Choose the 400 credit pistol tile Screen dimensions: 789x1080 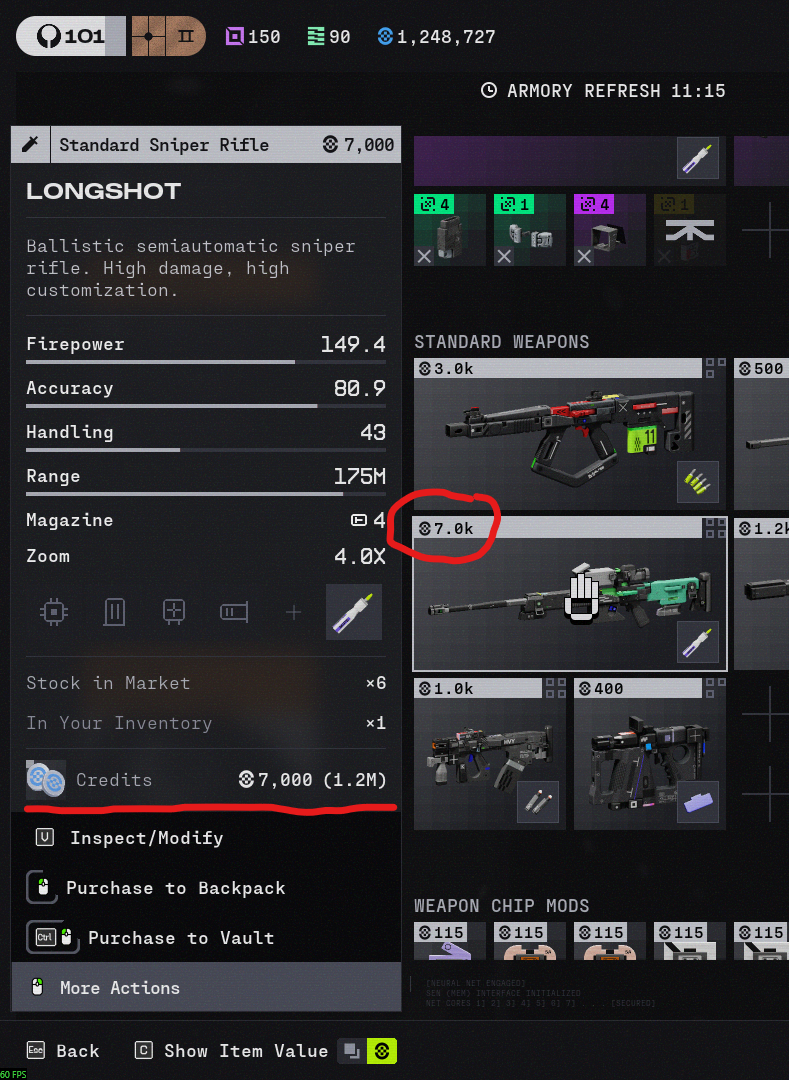click(x=649, y=753)
